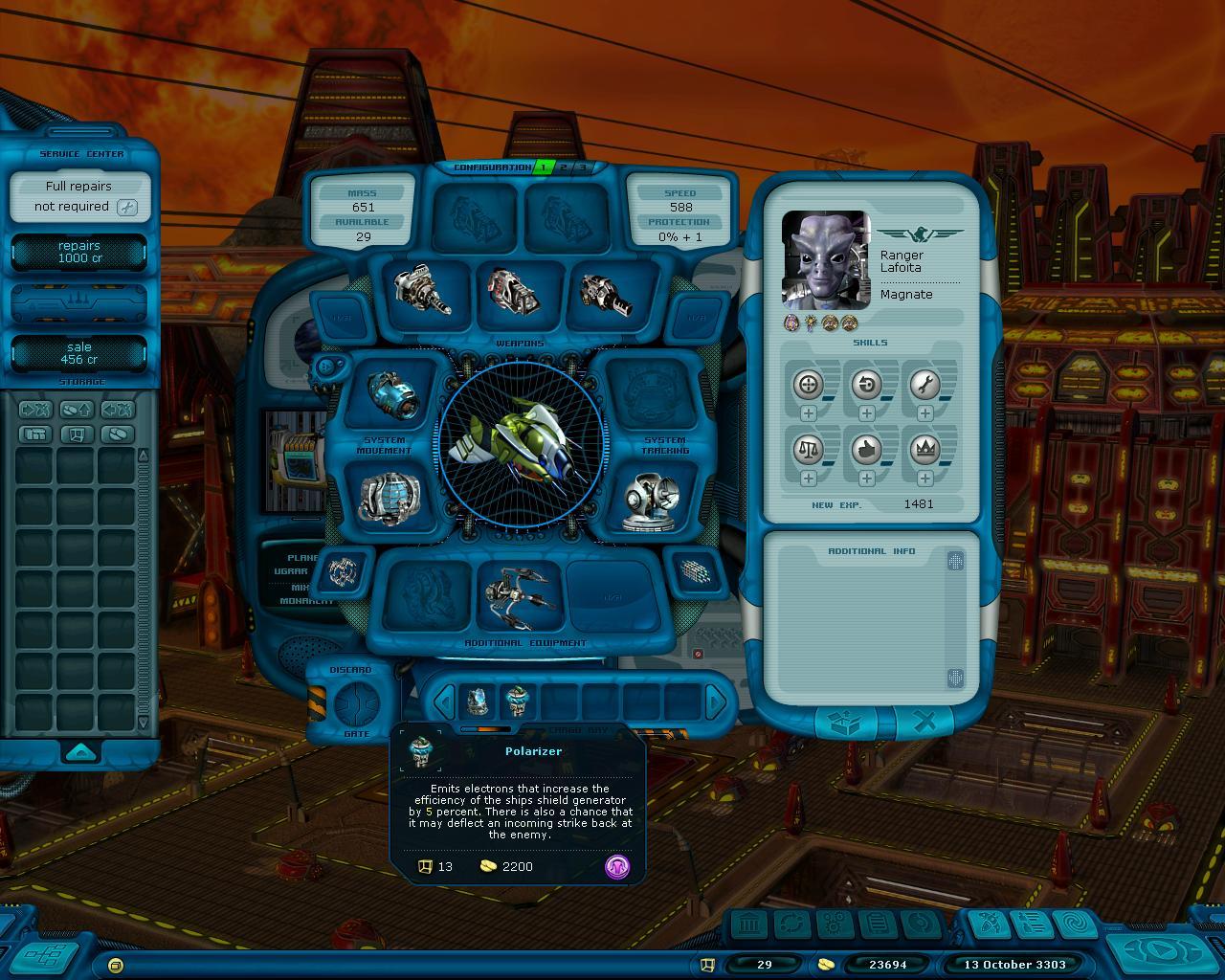The height and width of the screenshot is (980, 1225).
Task: Switch to ship configuration 2
Action: coord(563,167)
